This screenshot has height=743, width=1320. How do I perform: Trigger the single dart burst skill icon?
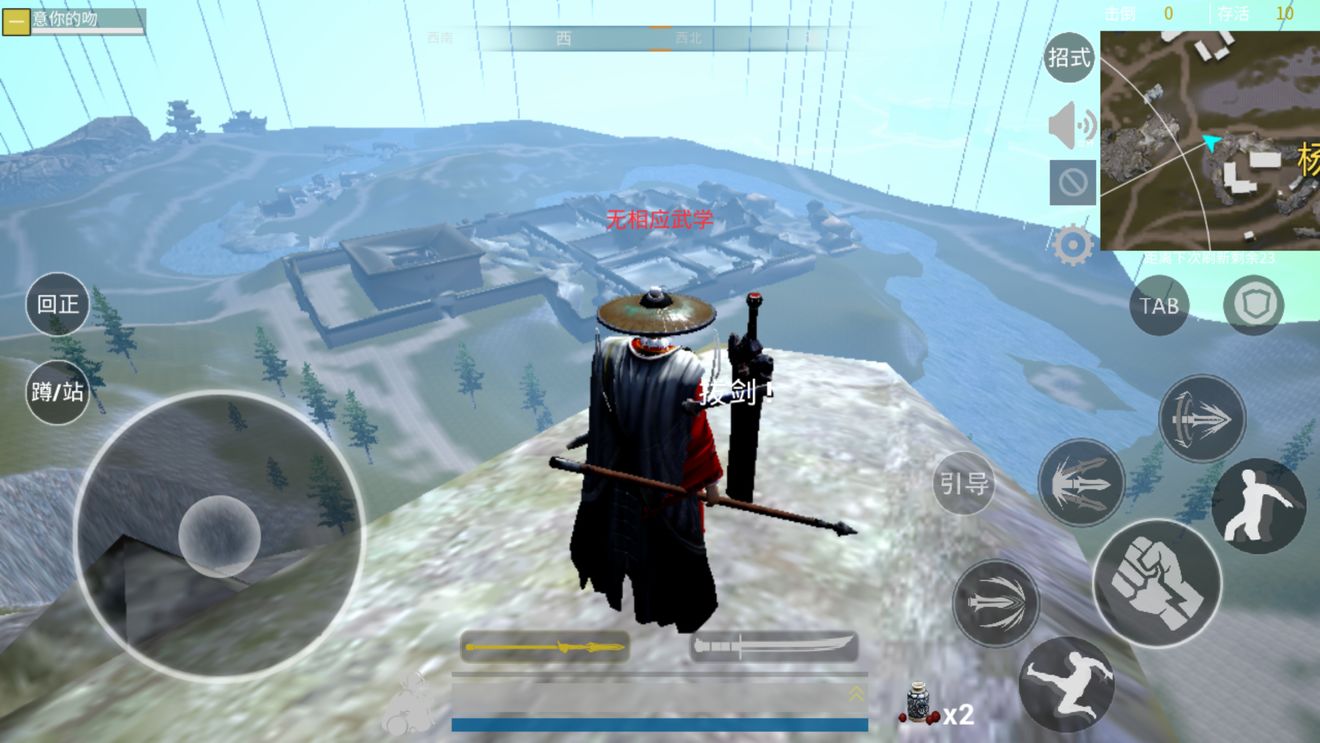pos(995,603)
